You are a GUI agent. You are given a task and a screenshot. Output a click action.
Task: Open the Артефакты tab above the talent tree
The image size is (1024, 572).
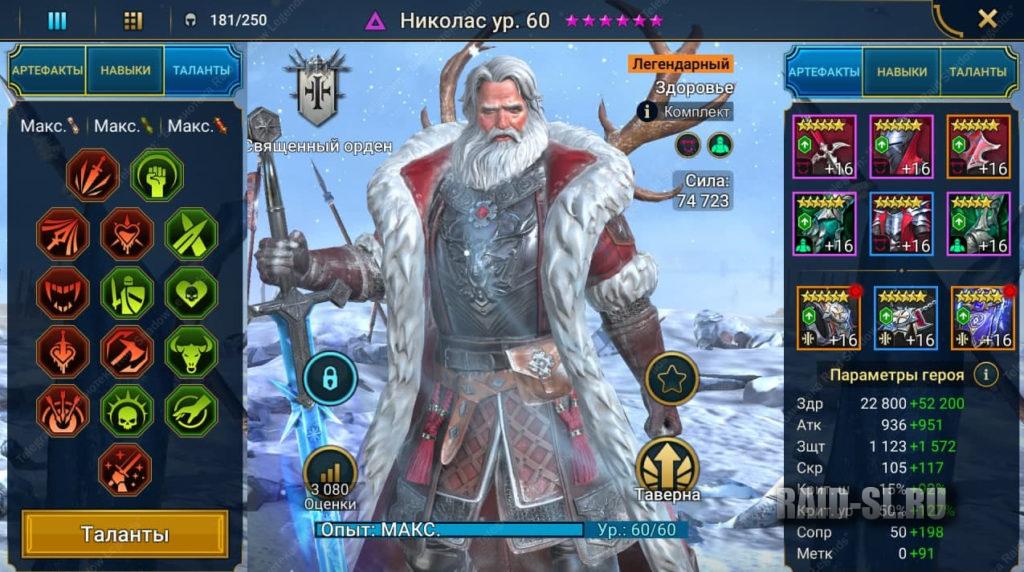(46, 70)
